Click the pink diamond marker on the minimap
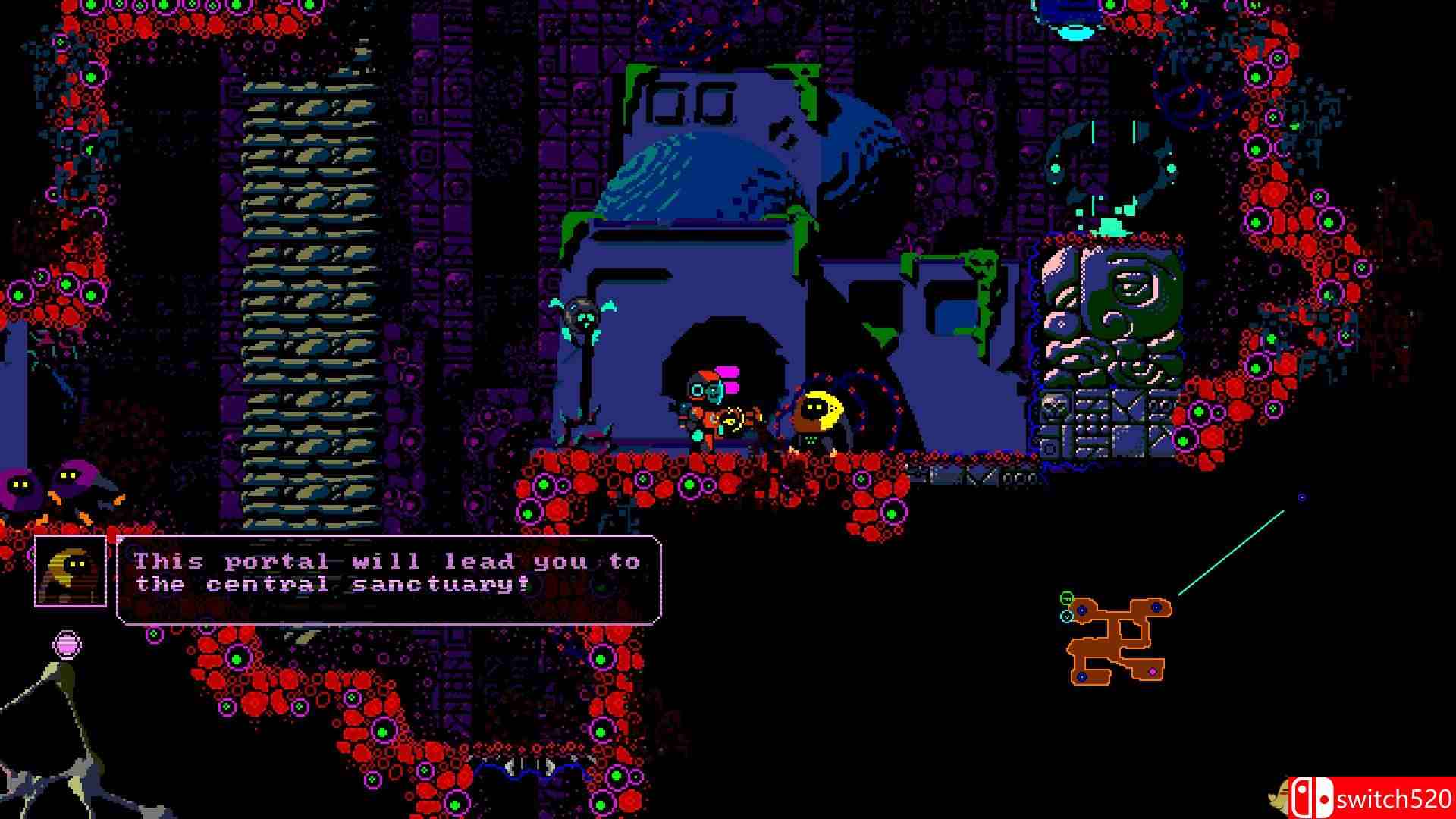1456x819 pixels. (x=1152, y=671)
